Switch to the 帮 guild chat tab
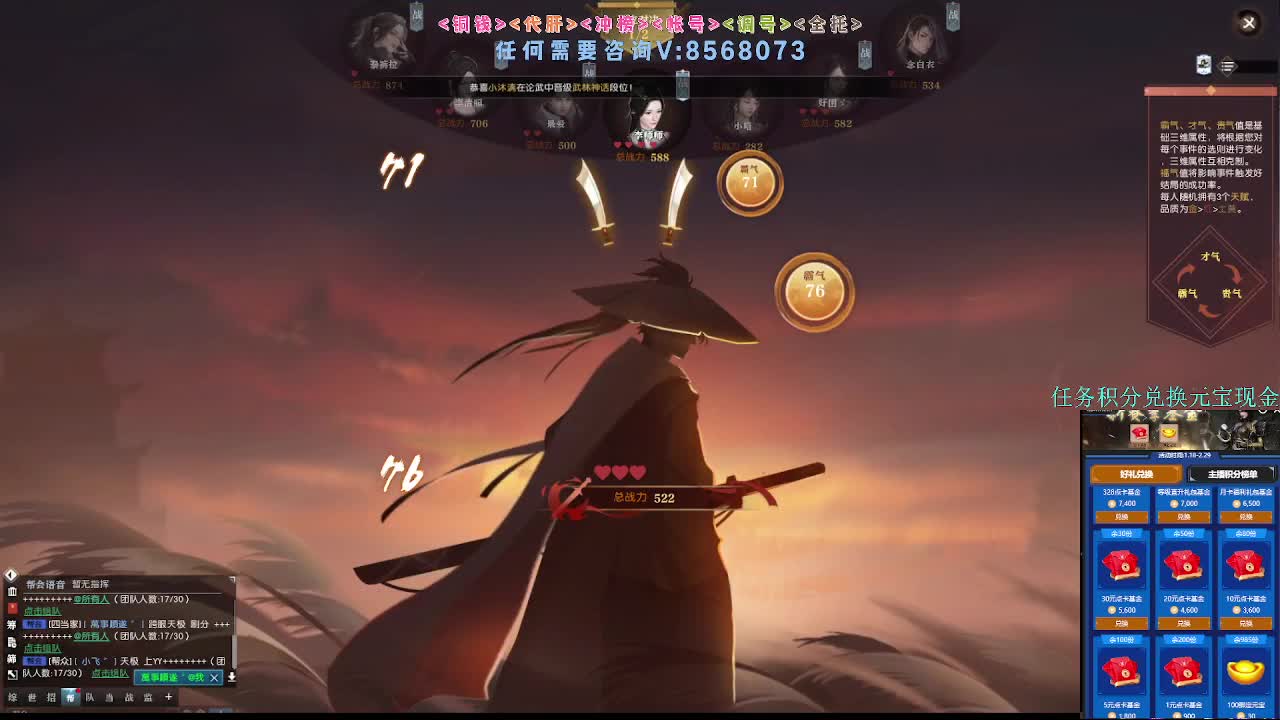This screenshot has height=720, width=1280. click(73, 697)
